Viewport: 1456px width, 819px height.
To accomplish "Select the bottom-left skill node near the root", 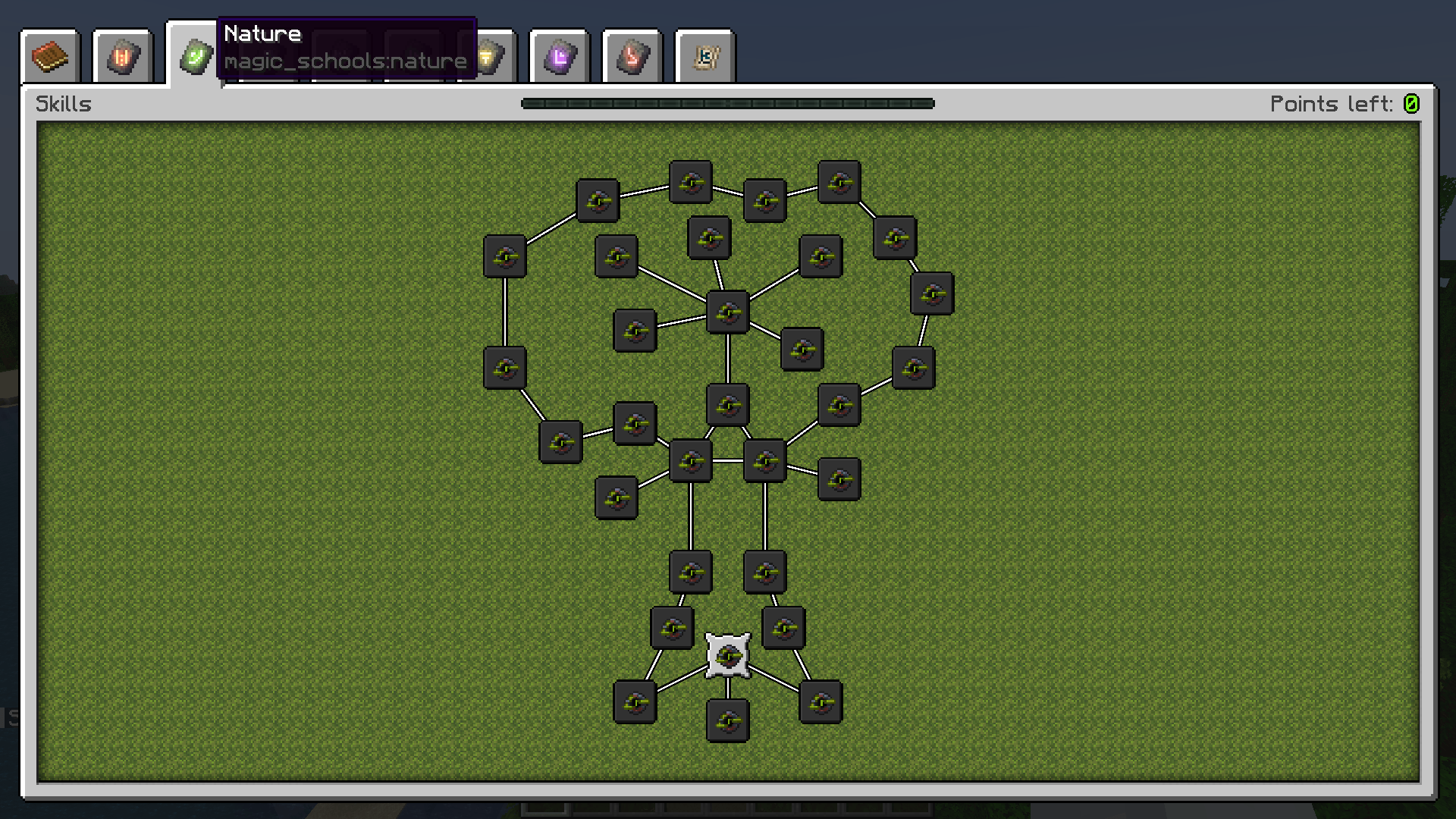I will coord(634,702).
